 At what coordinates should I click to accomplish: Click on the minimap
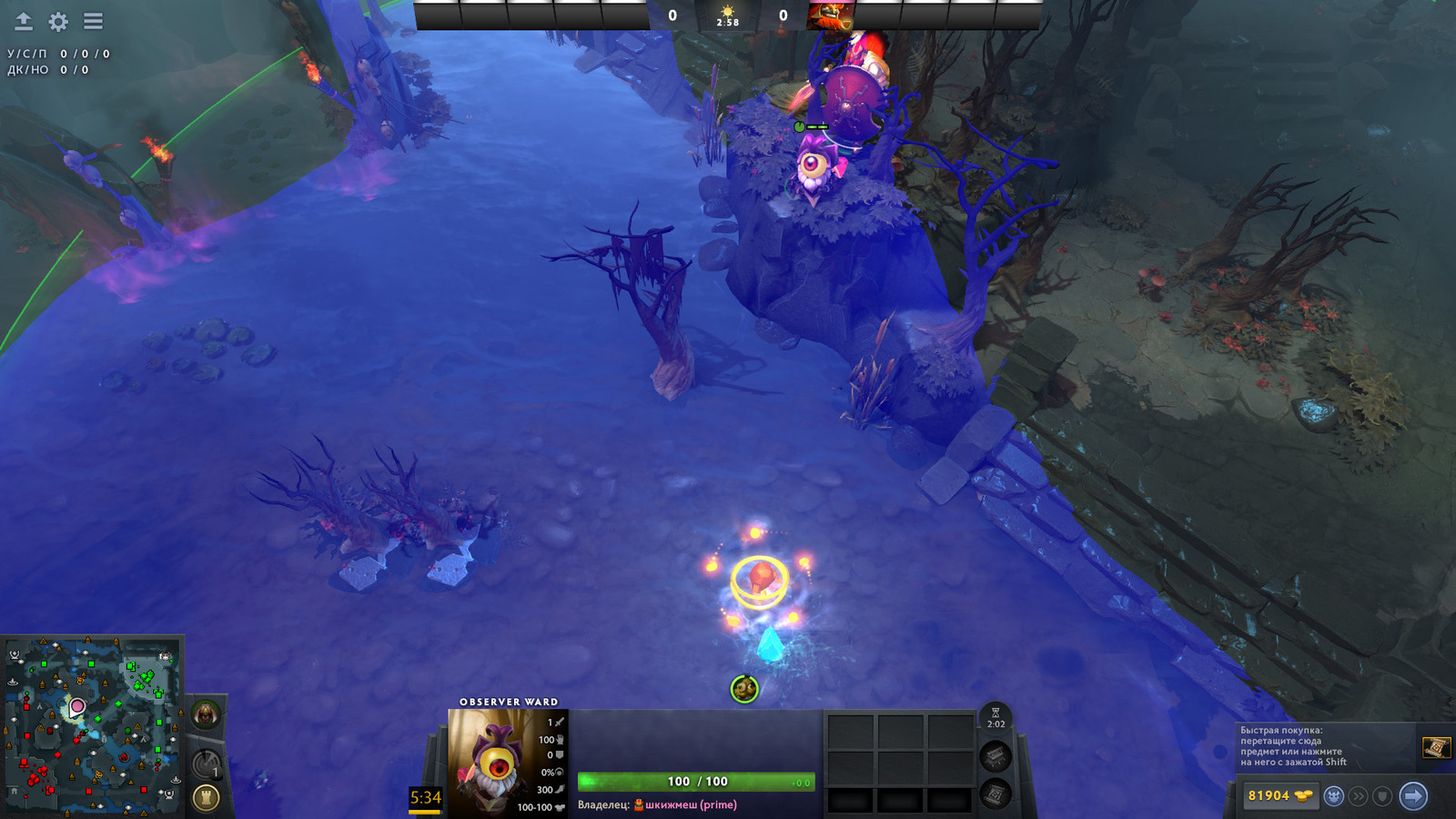pyautogui.click(x=92, y=725)
